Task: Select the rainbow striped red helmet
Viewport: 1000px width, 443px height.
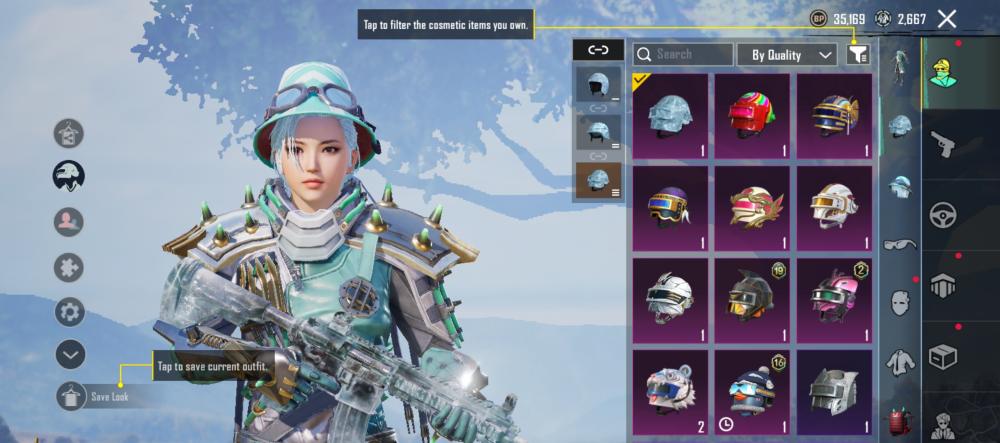Action: click(x=752, y=116)
